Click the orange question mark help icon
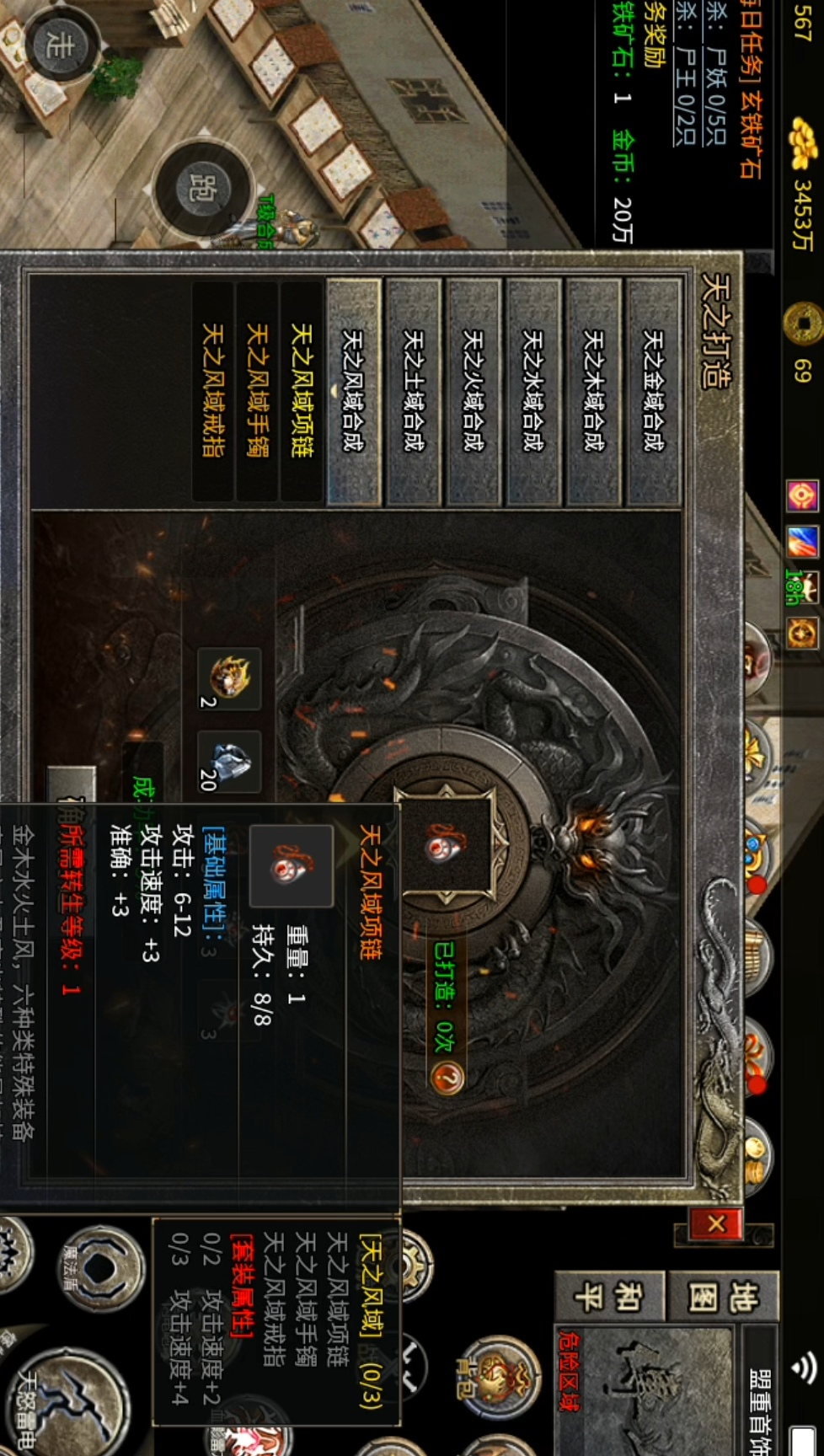The image size is (824, 1456). coord(447,1076)
